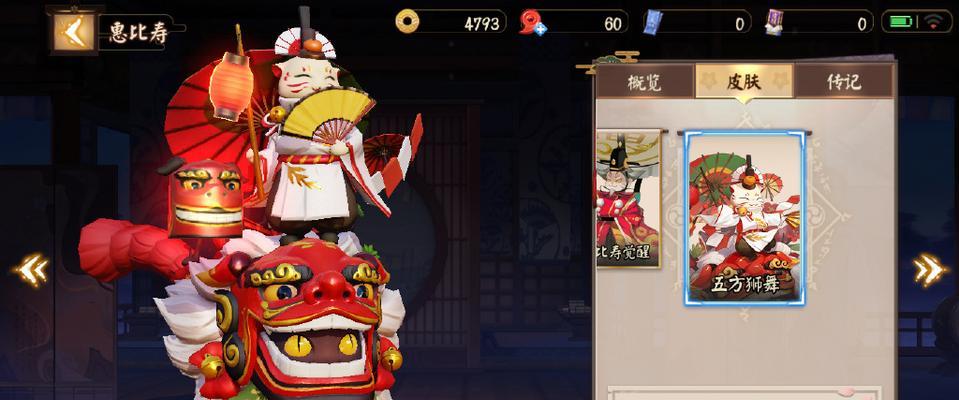The width and height of the screenshot is (959, 400).
Task: Add more jade using the plus icon
Action: (540, 29)
